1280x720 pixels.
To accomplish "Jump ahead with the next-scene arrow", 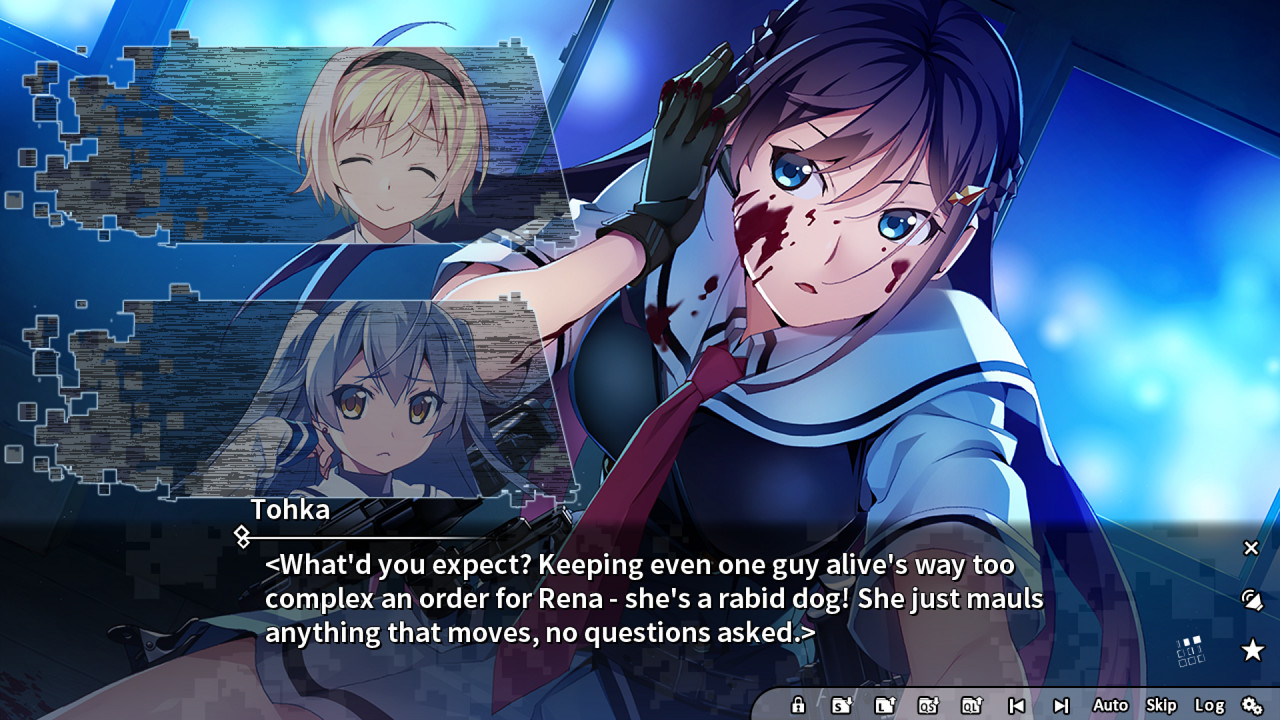I will point(1061,705).
